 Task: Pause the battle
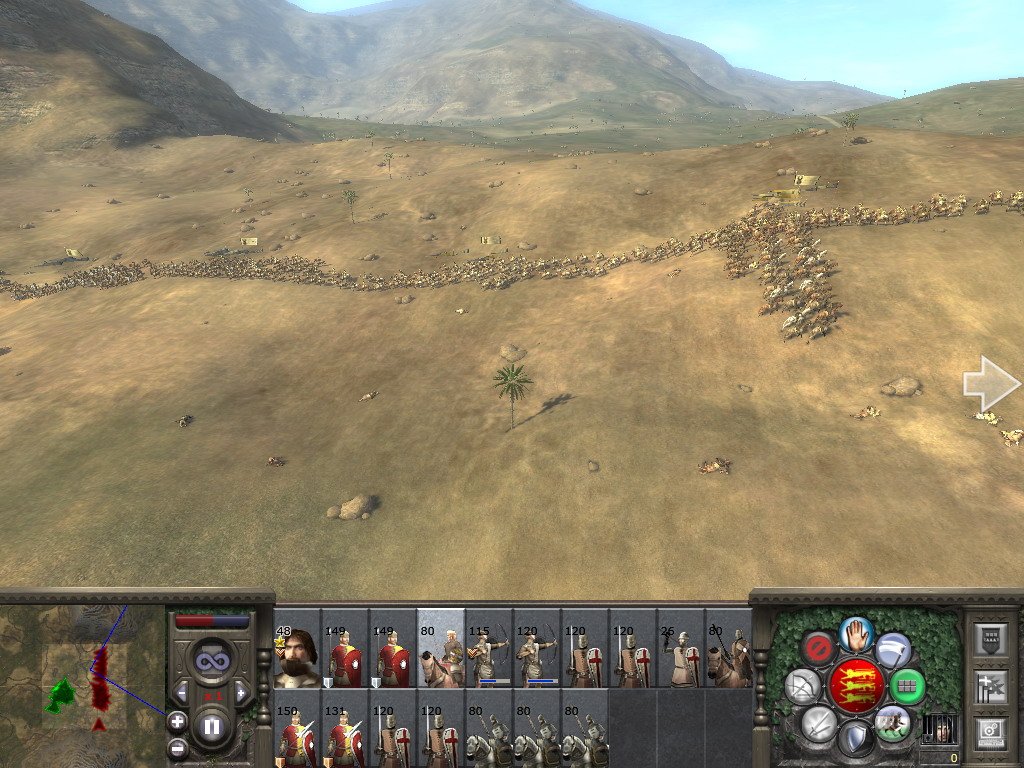[x=212, y=727]
